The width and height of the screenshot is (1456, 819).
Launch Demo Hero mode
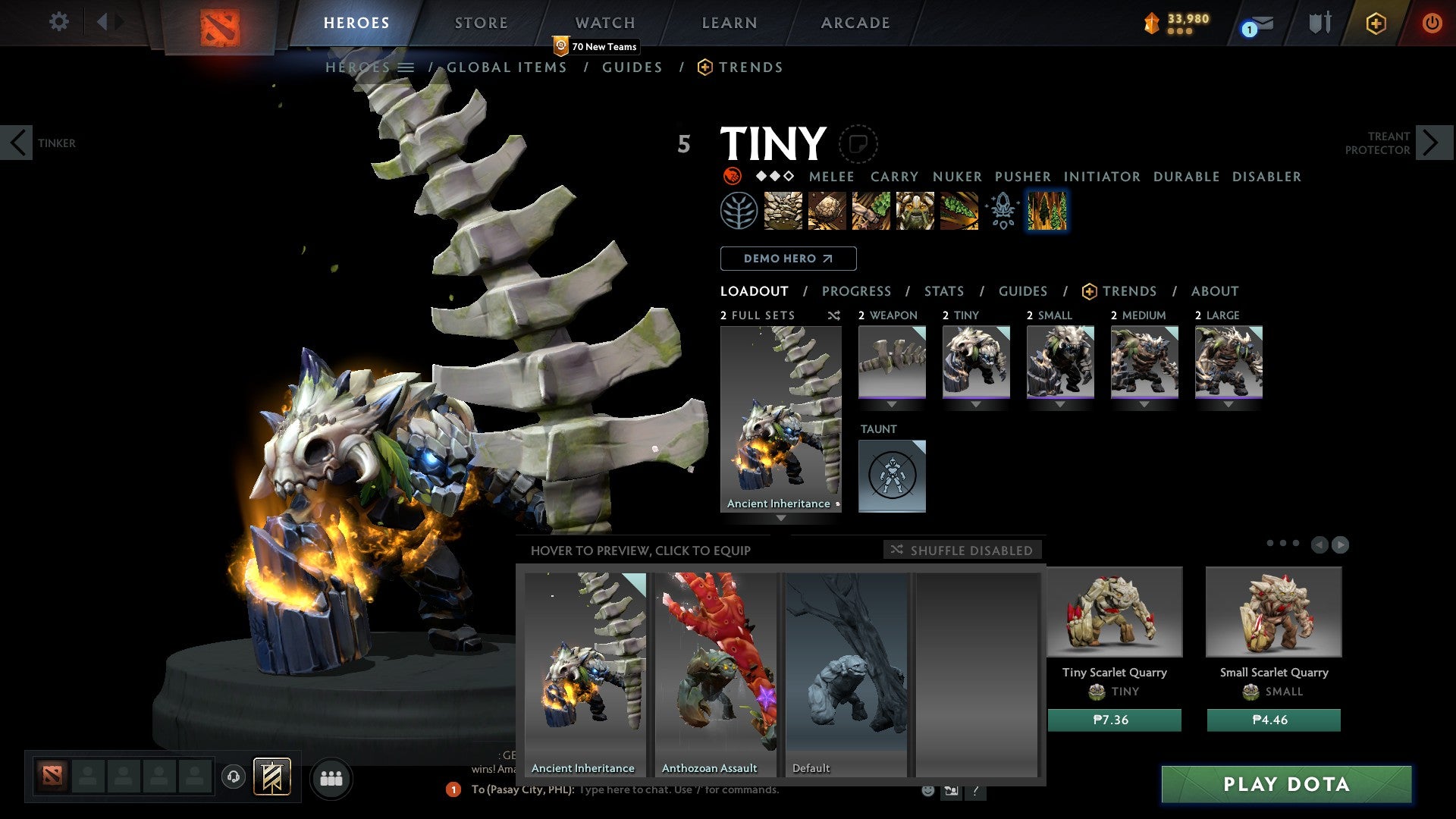click(788, 259)
